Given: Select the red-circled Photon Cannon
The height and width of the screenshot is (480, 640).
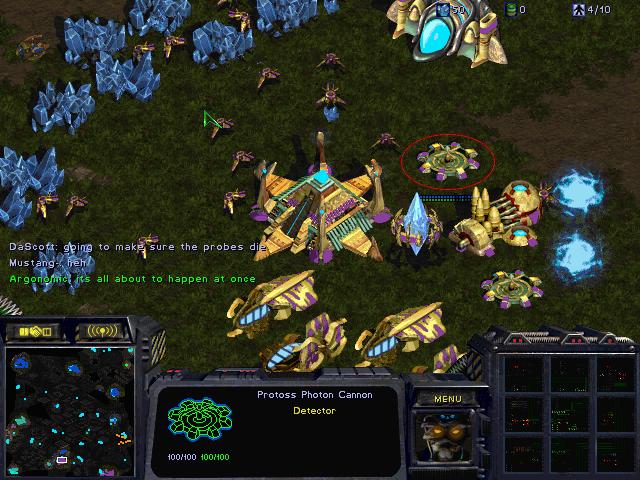Looking at the screenshot, I should 446,161.
